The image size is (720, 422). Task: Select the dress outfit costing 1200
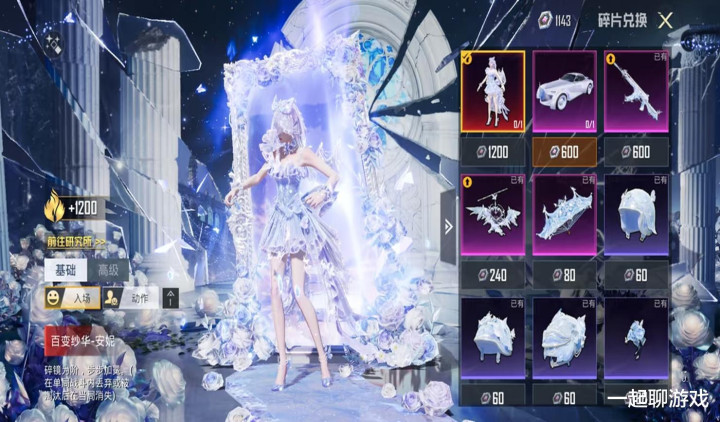tap(492, 91)
